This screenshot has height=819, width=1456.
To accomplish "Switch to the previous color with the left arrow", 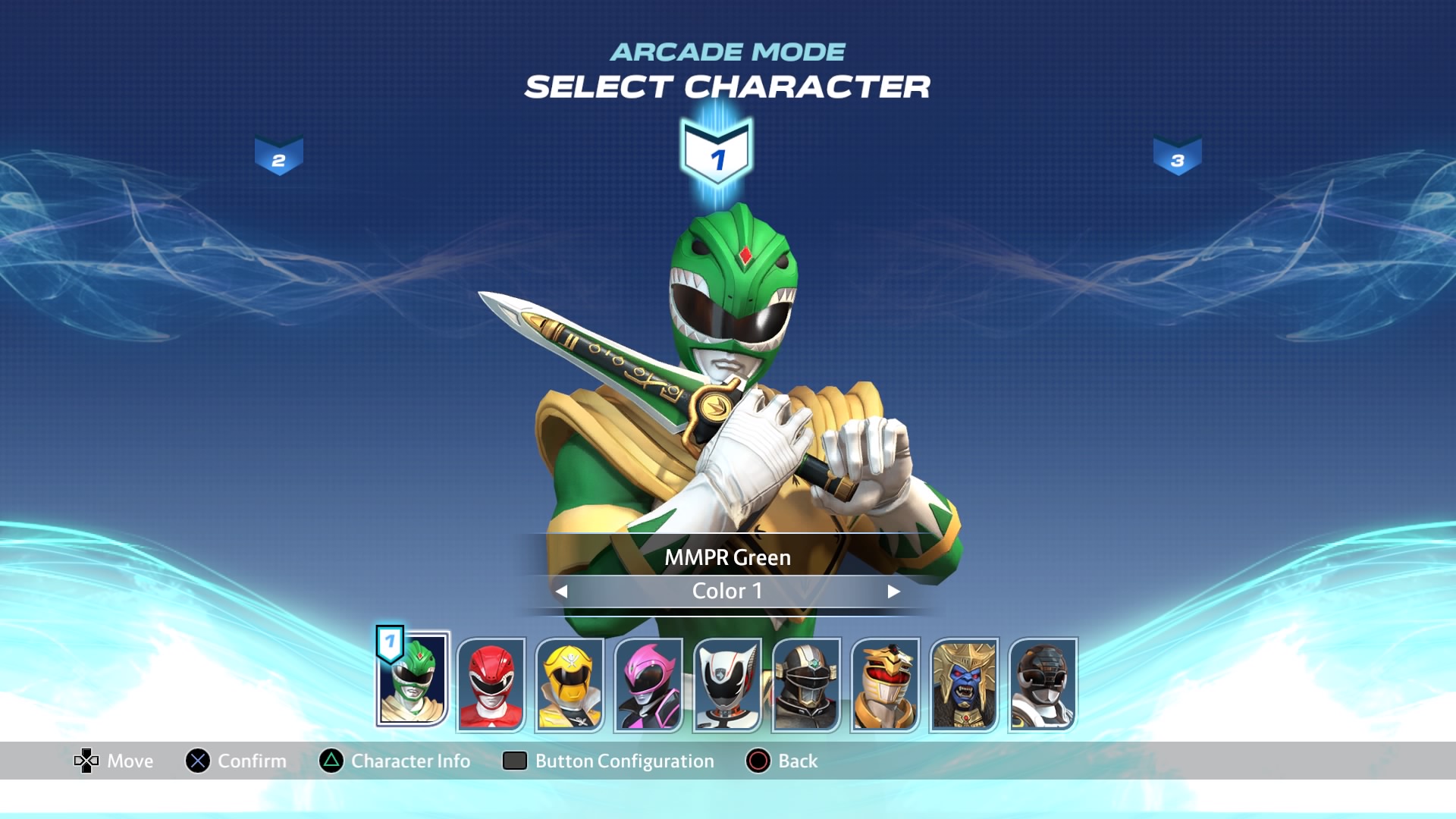I will (561, 591).
